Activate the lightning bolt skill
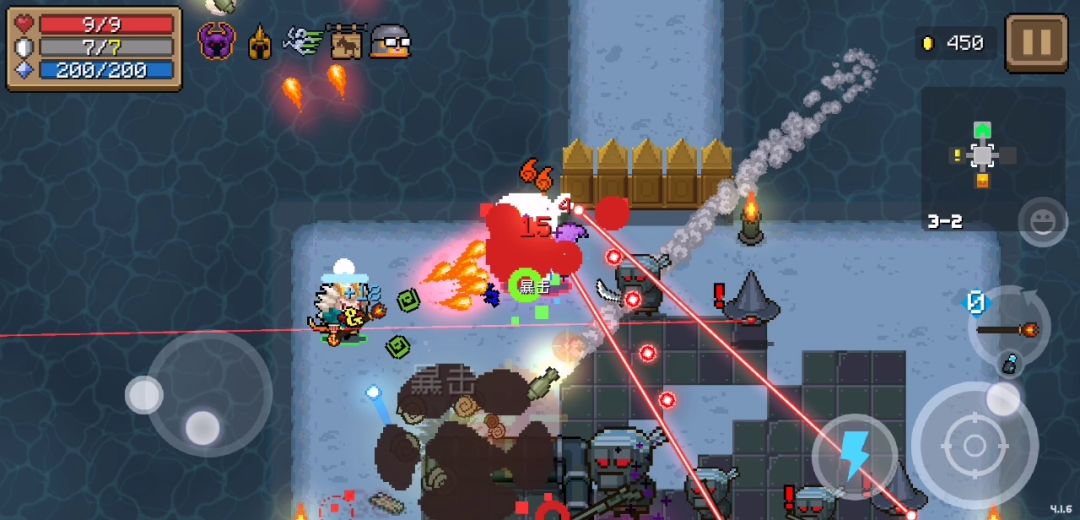 click(x=853, y=456)
